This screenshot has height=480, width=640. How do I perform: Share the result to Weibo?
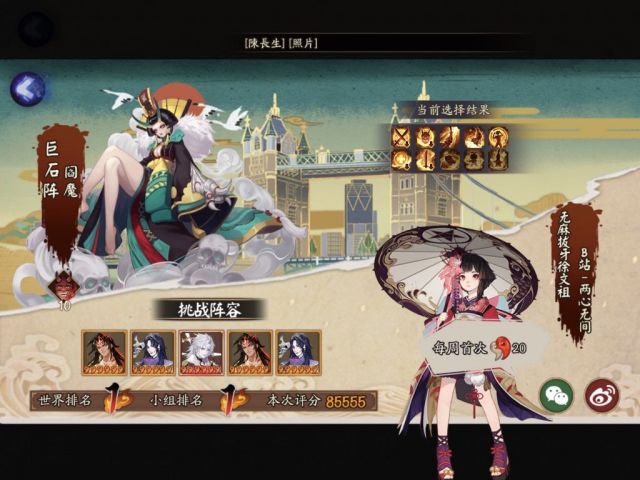(x=601, y=395)
